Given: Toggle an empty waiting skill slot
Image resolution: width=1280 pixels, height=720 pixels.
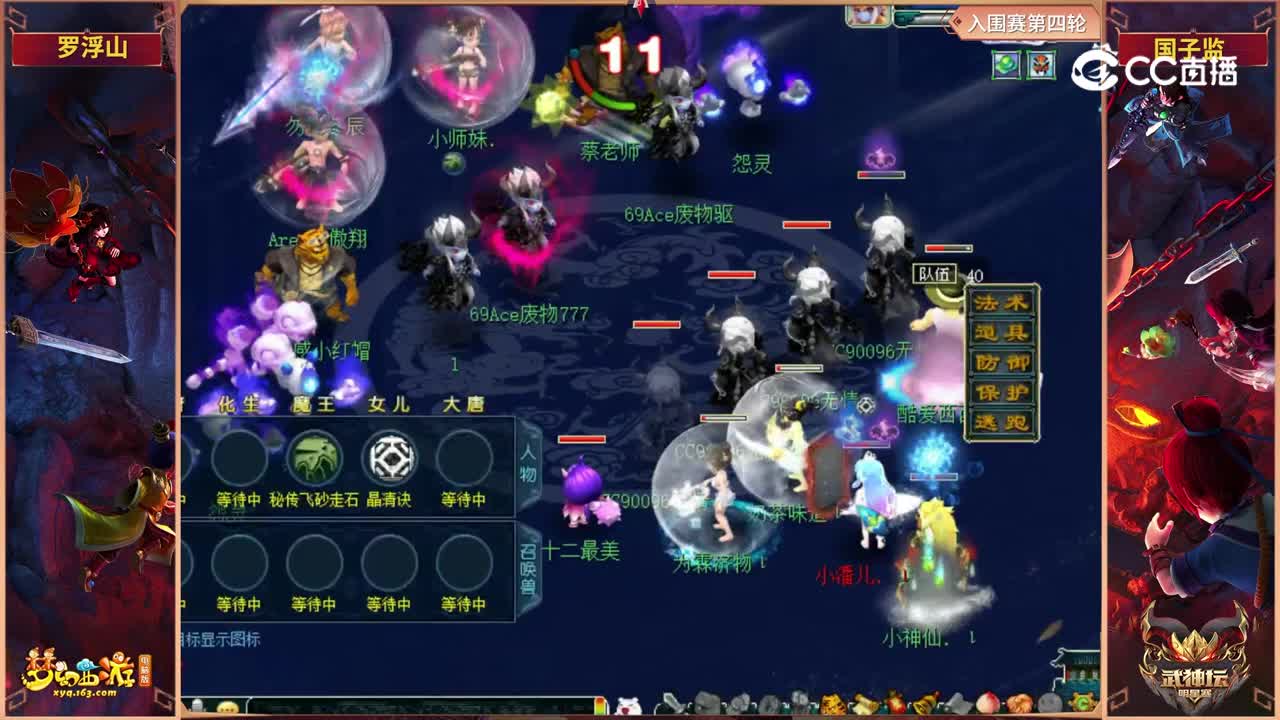Looking at the screenshot, I should coord(240,458).
